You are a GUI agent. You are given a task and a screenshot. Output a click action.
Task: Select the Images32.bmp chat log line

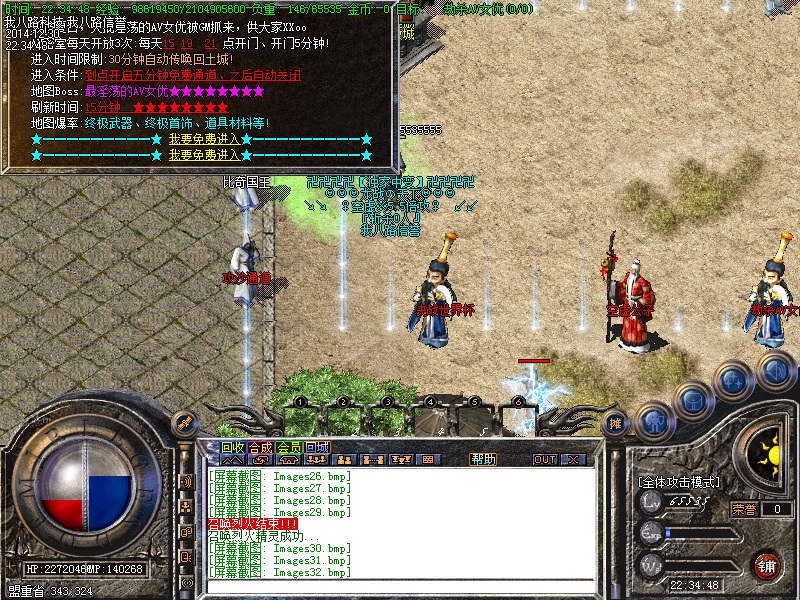click(x=281, y=572)
